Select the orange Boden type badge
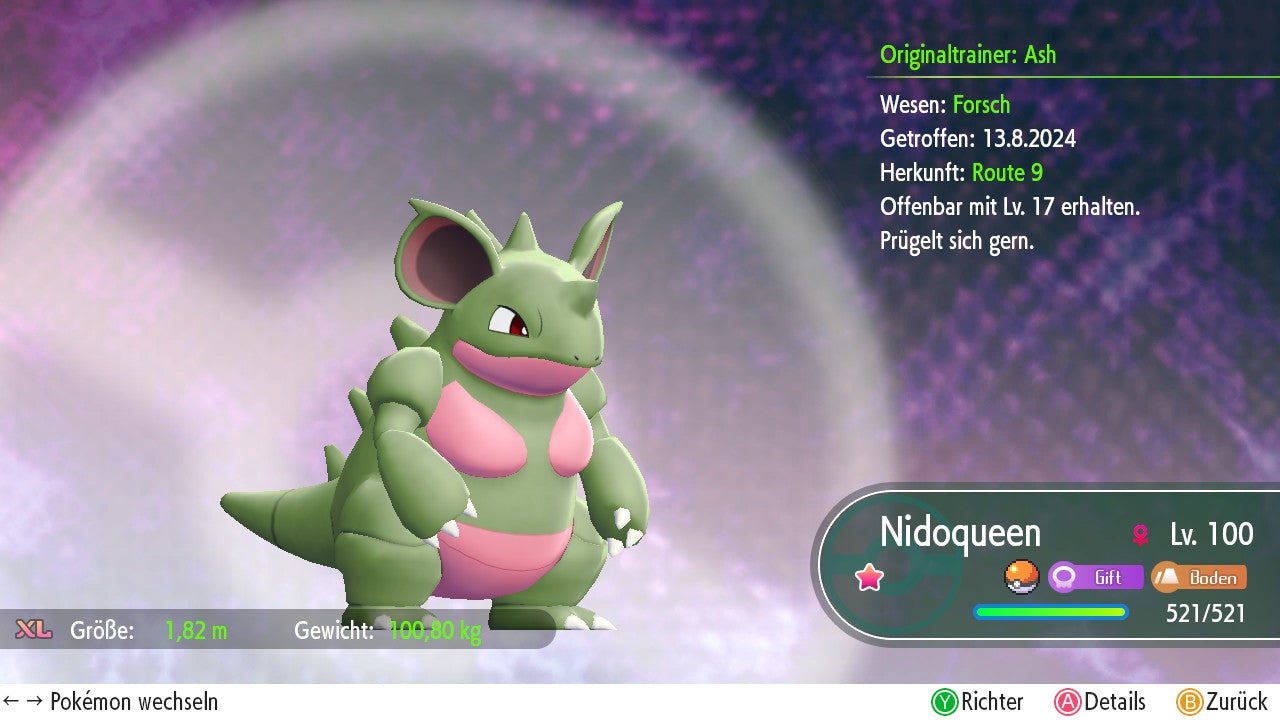The width and height of the screenshot is (1280, 720). (x=1198, y=577)
